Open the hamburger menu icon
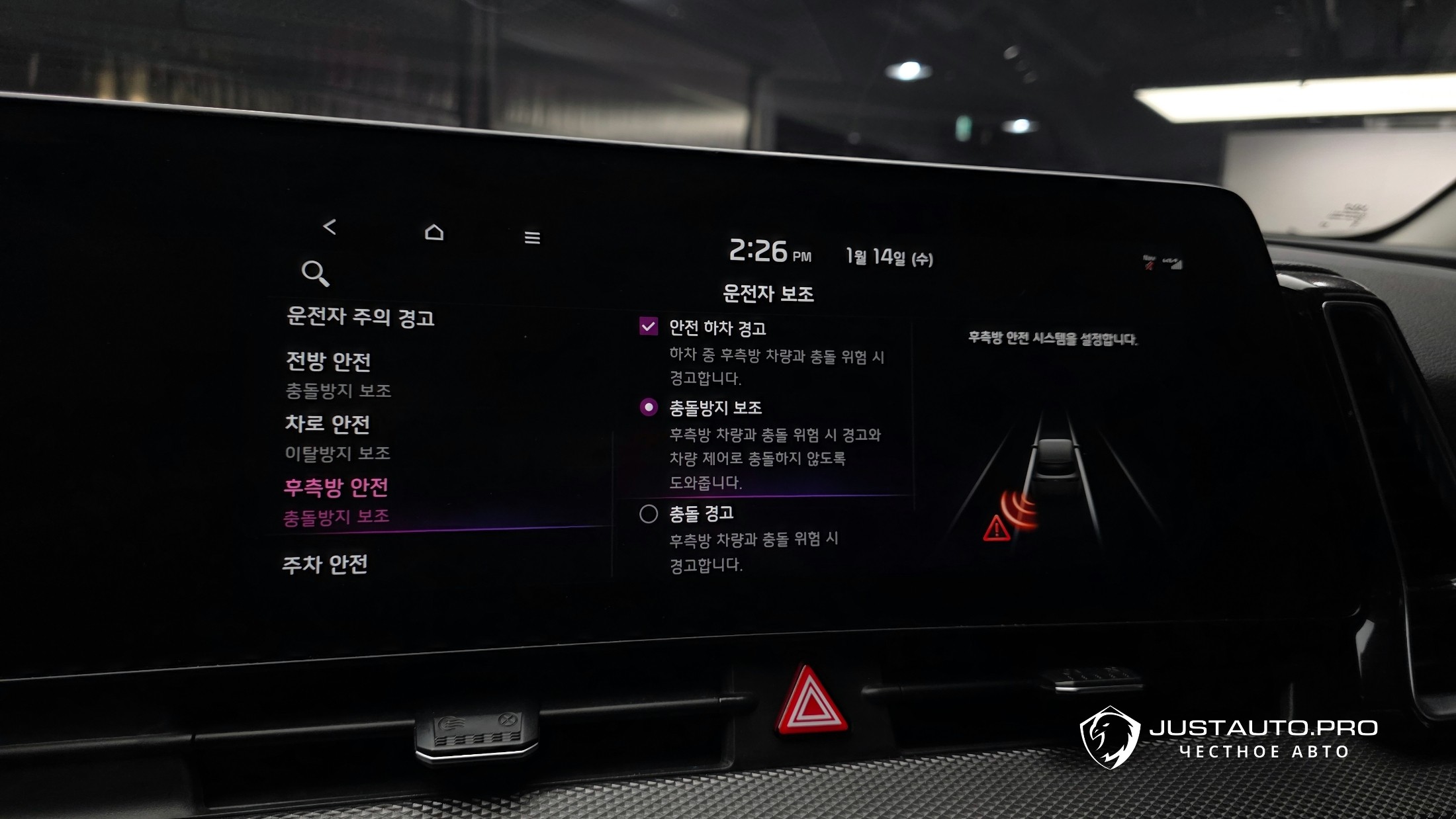 click(532, 237)
